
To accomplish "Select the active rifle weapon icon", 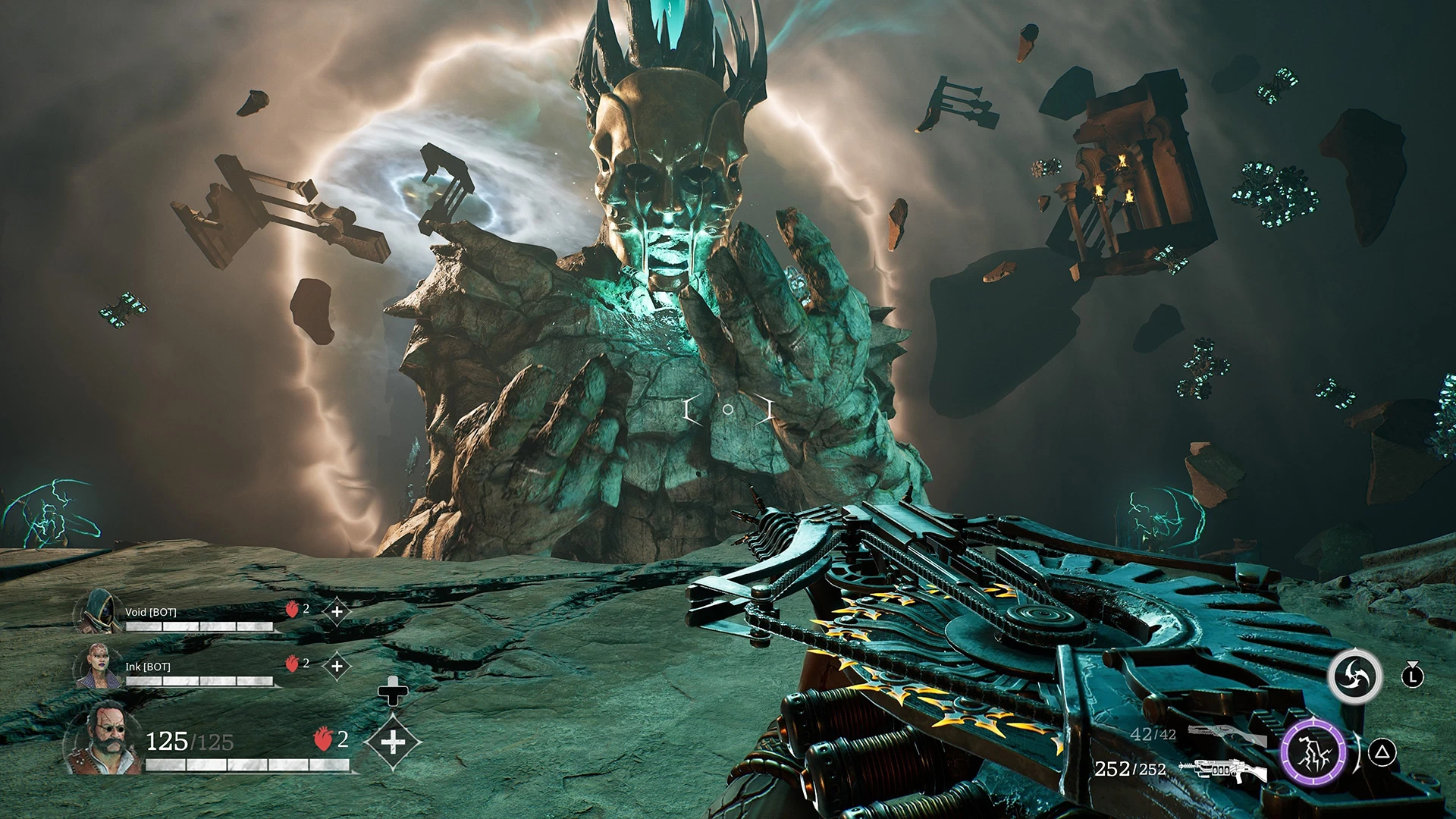I will (1223, 770).
